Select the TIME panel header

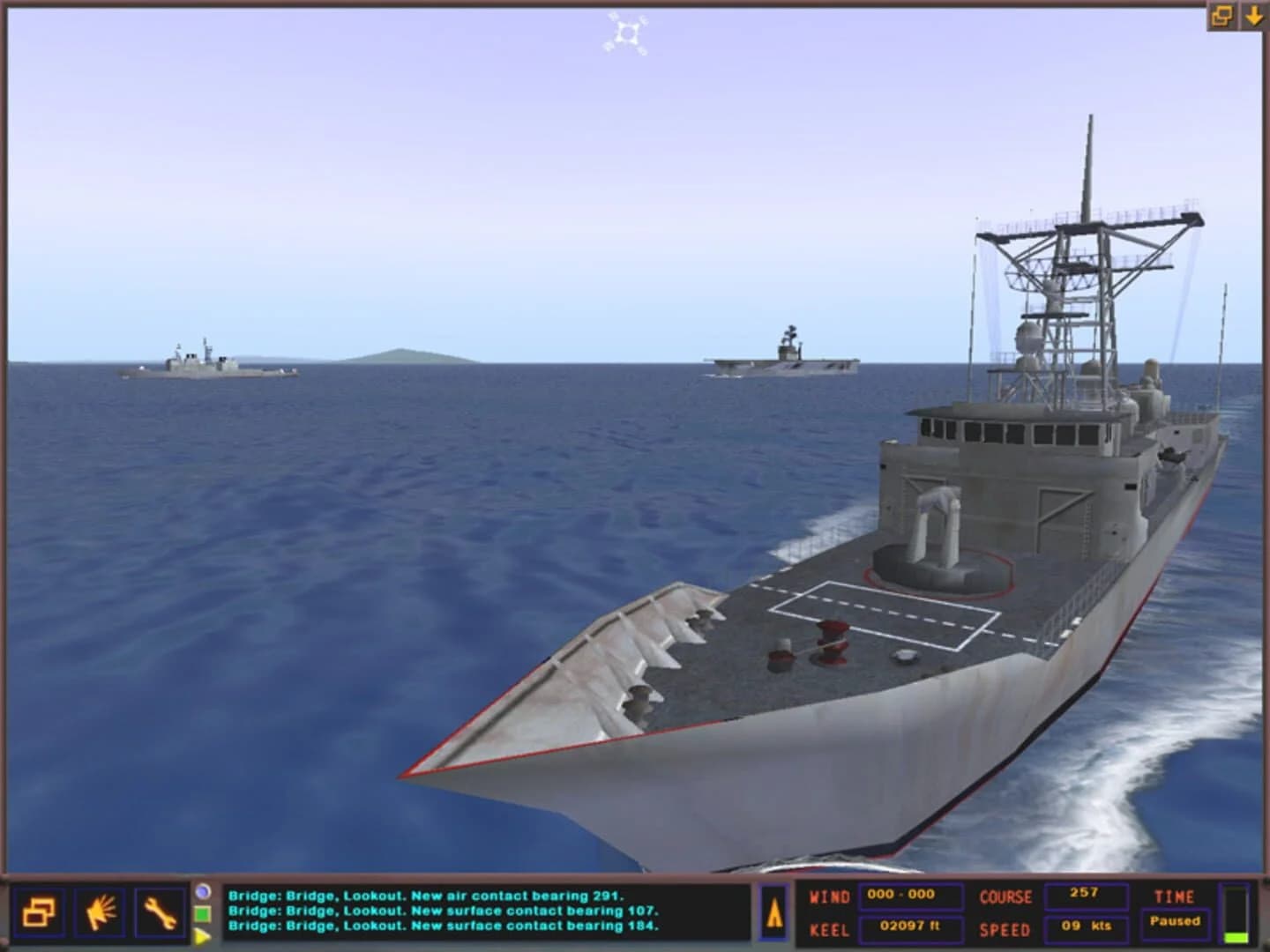pyautogui.click(x=1175, y=898)
